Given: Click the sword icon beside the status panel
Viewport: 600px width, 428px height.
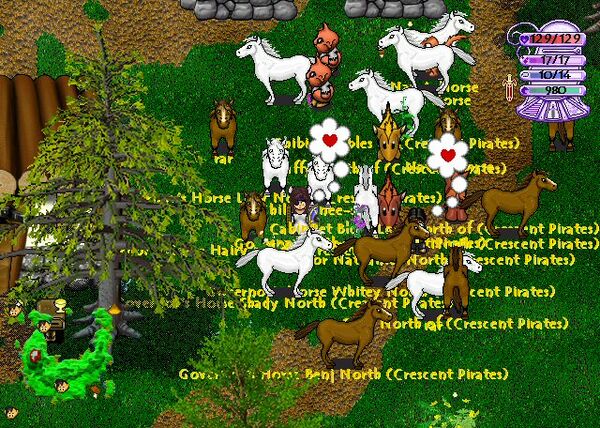Looking at the screenshot, I should coord(508,87).
